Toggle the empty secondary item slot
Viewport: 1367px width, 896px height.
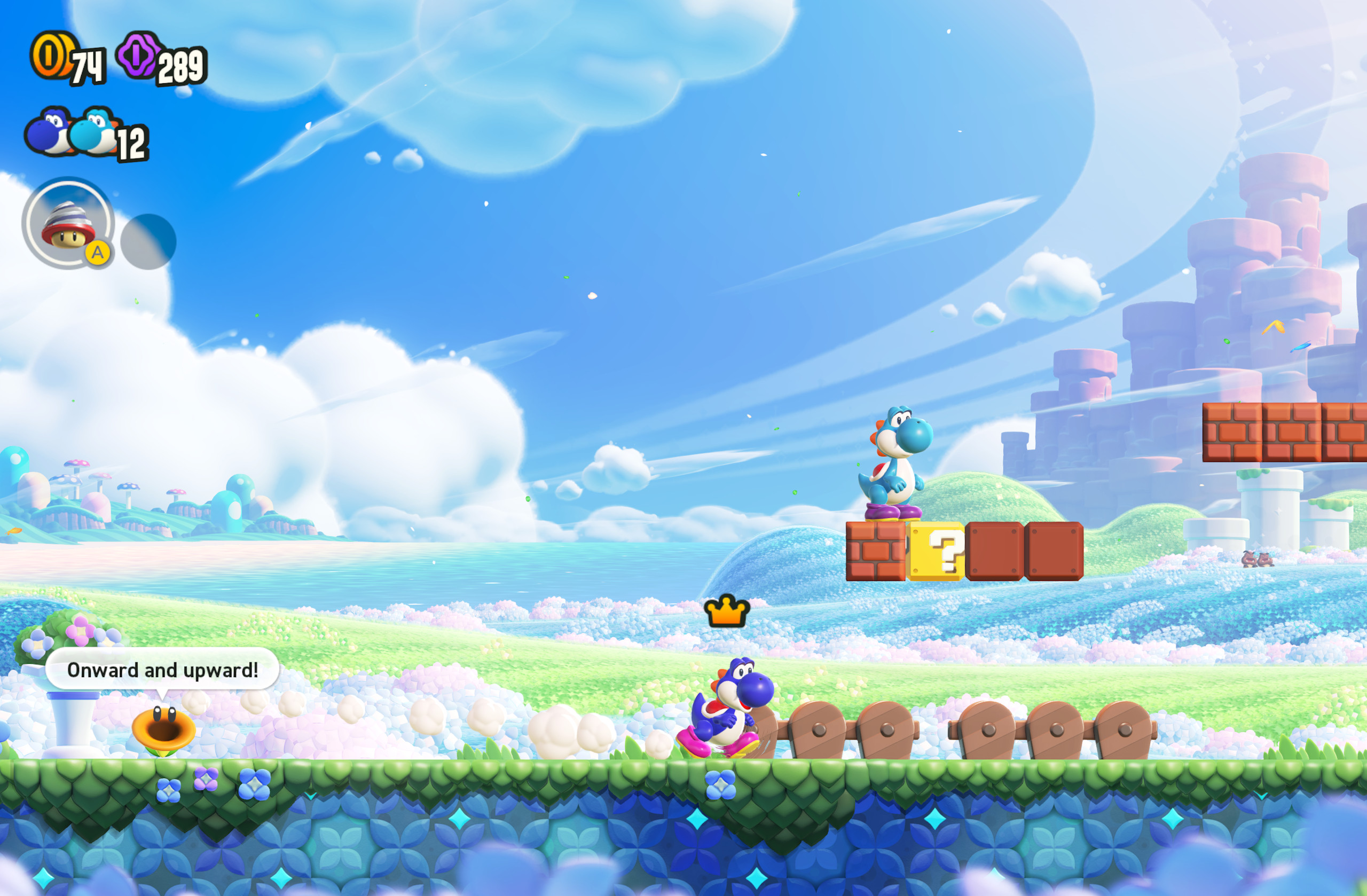[x=150, y=241]
